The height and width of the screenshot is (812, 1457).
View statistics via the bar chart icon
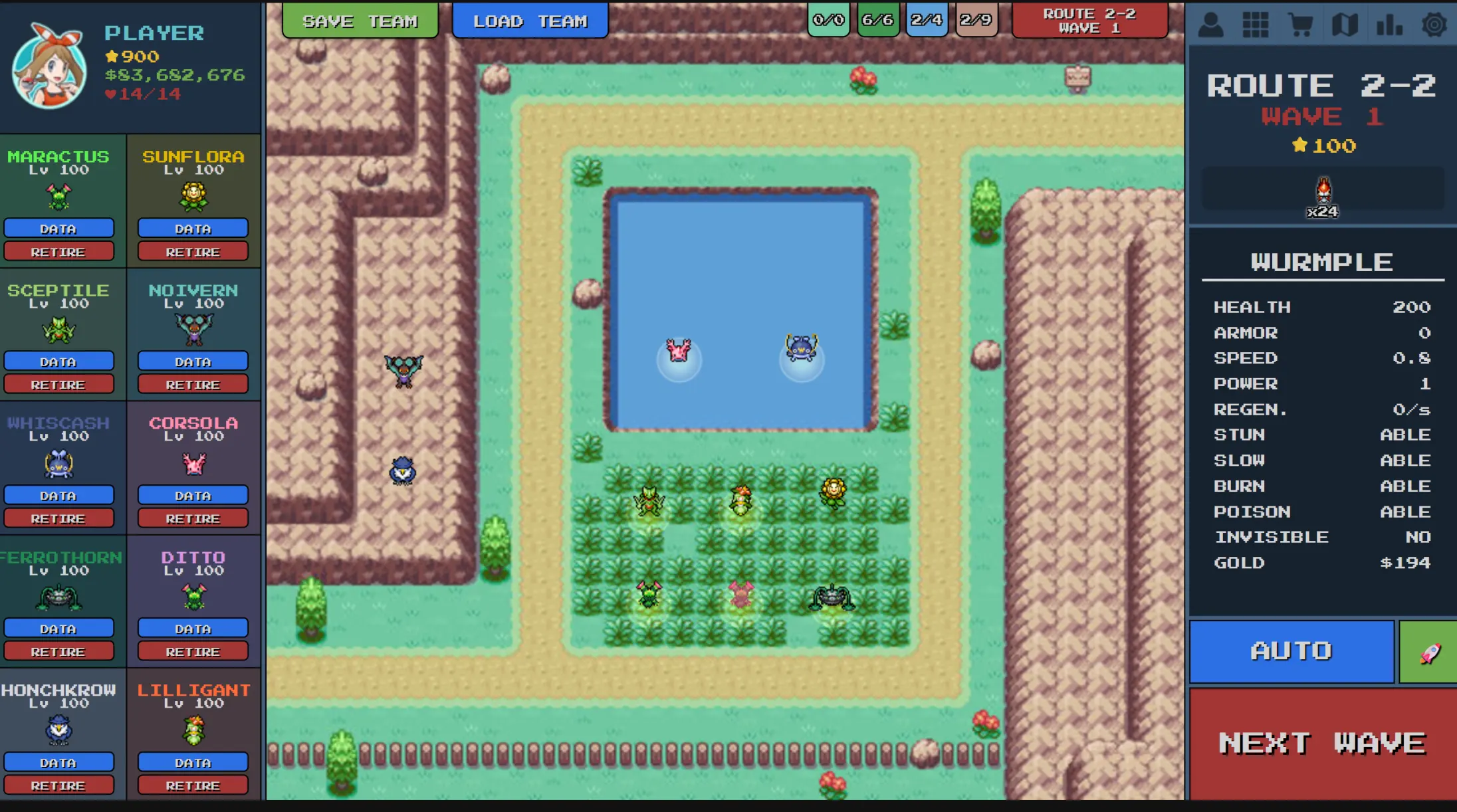(1389, 25)
